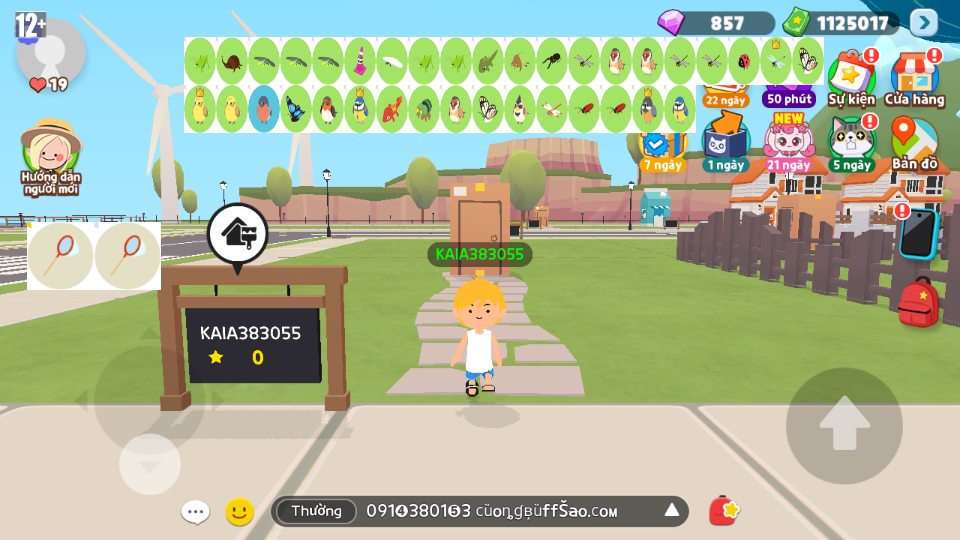Click the house mailbox icon above sign

237,234
